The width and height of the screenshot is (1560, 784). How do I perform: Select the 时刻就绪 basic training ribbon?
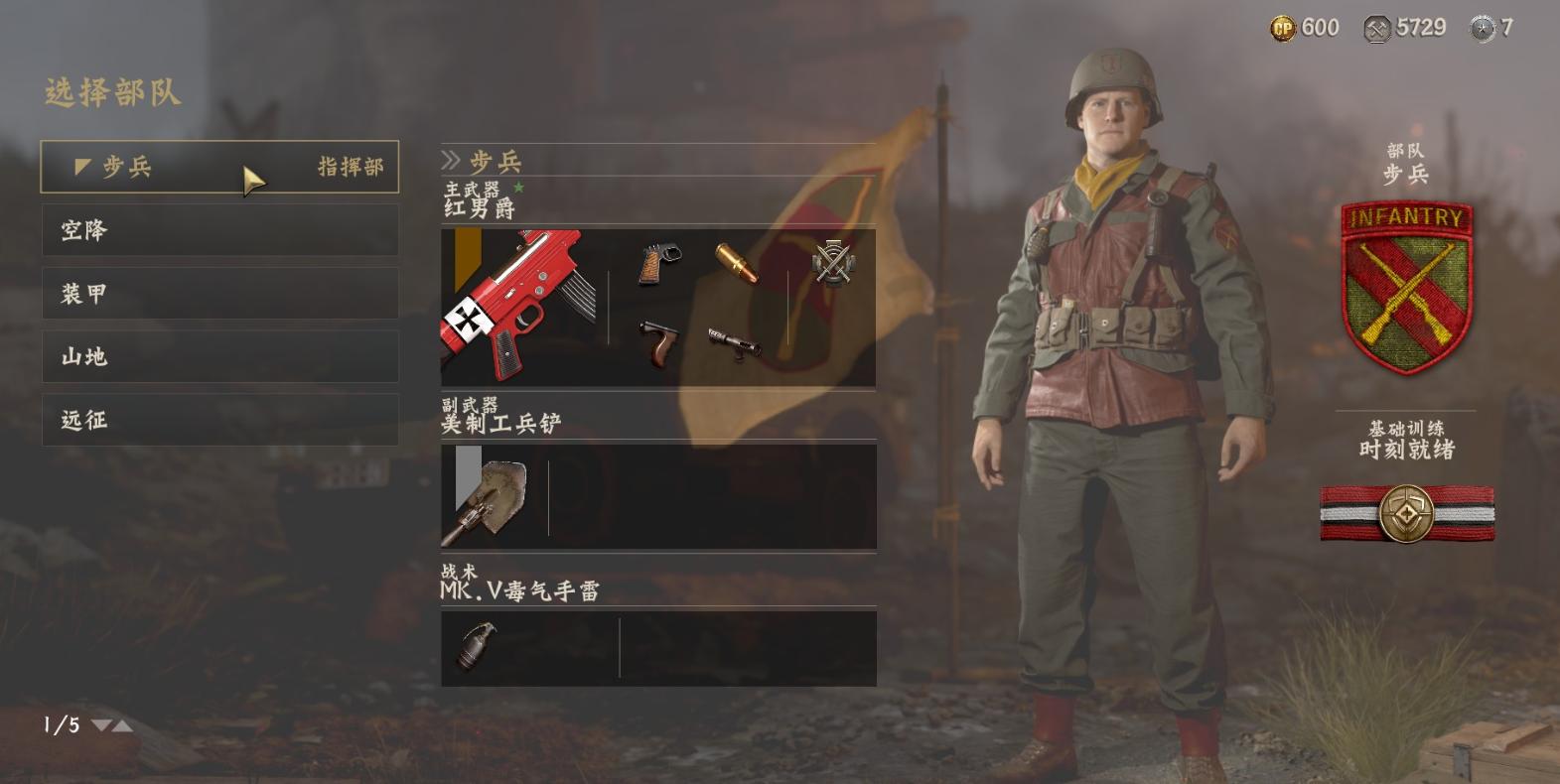pos(1406,513)
